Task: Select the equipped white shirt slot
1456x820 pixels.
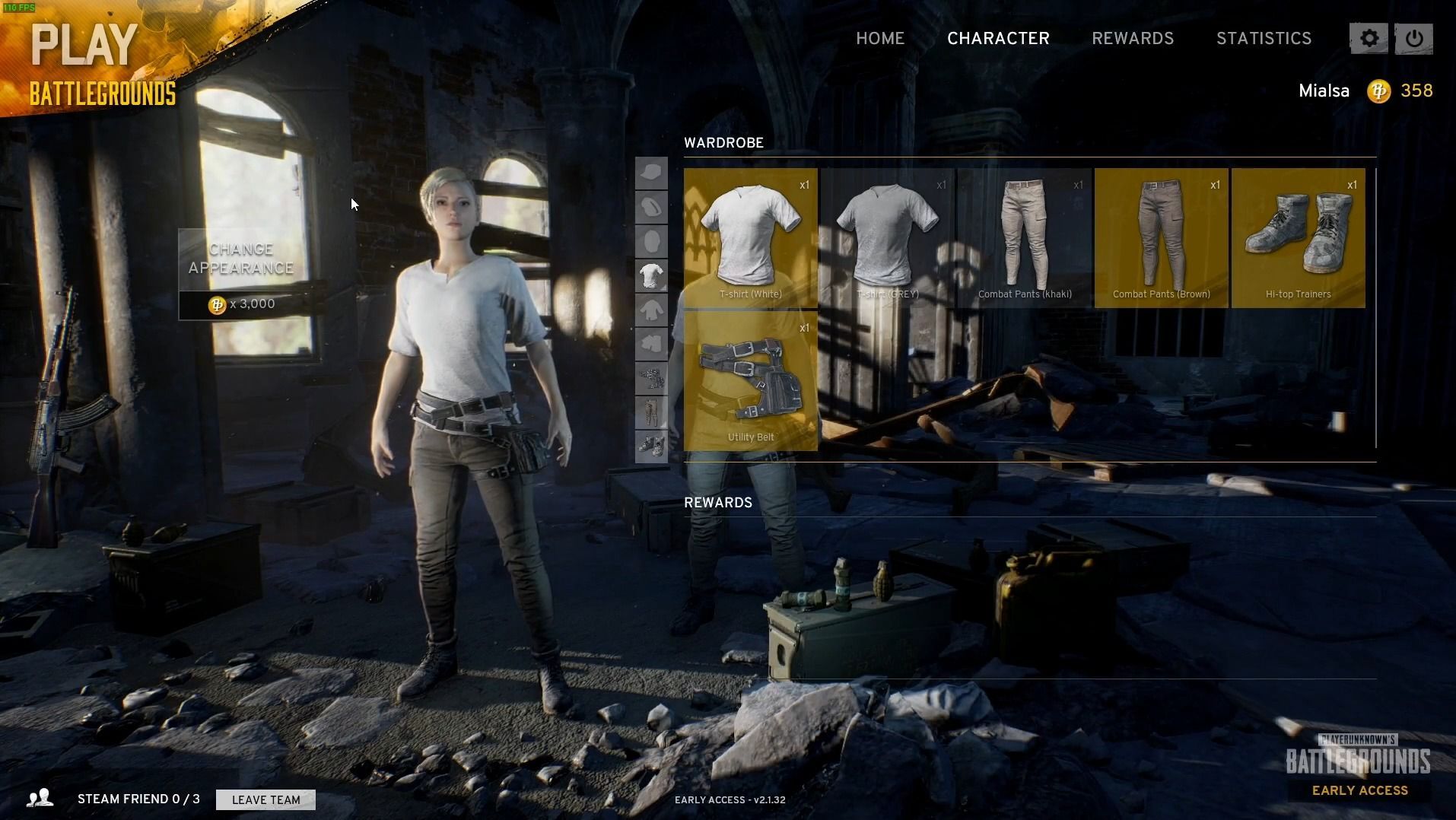Action: (651, 276)
